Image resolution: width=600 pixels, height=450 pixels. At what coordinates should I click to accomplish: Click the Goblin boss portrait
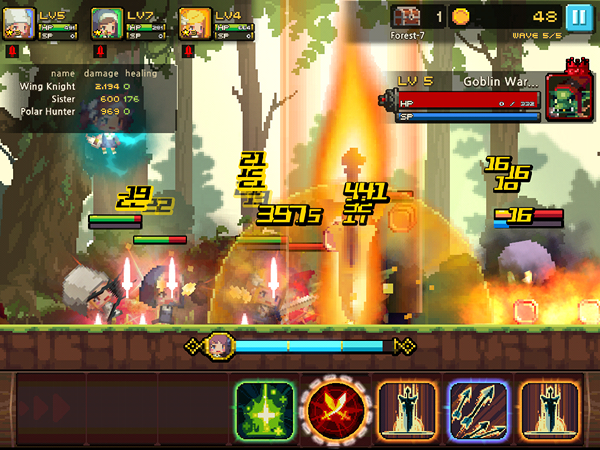(x=566, y=97)
